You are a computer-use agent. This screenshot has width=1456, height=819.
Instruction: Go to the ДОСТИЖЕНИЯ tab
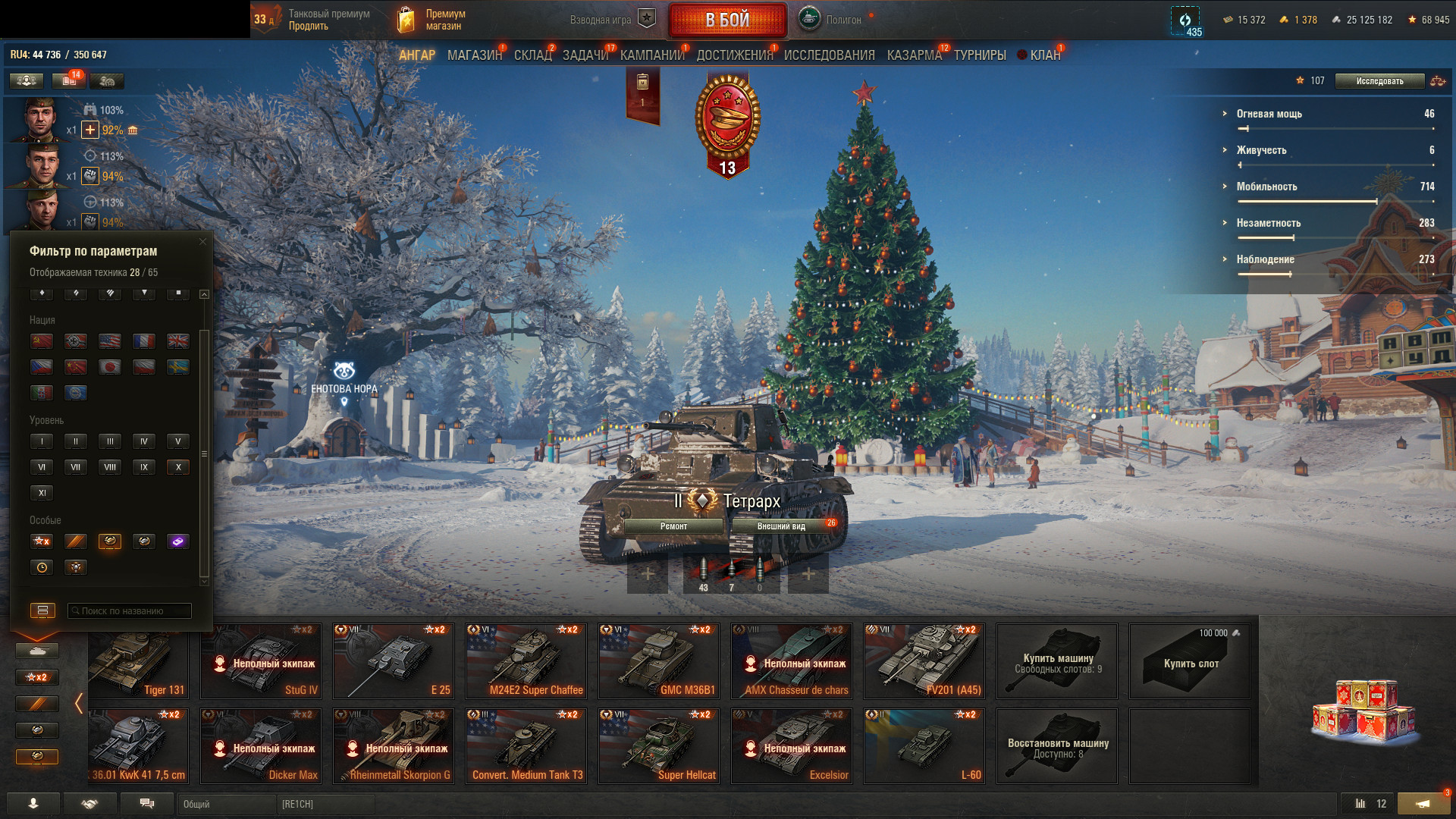pyautogui.click(x=734, y=55)
